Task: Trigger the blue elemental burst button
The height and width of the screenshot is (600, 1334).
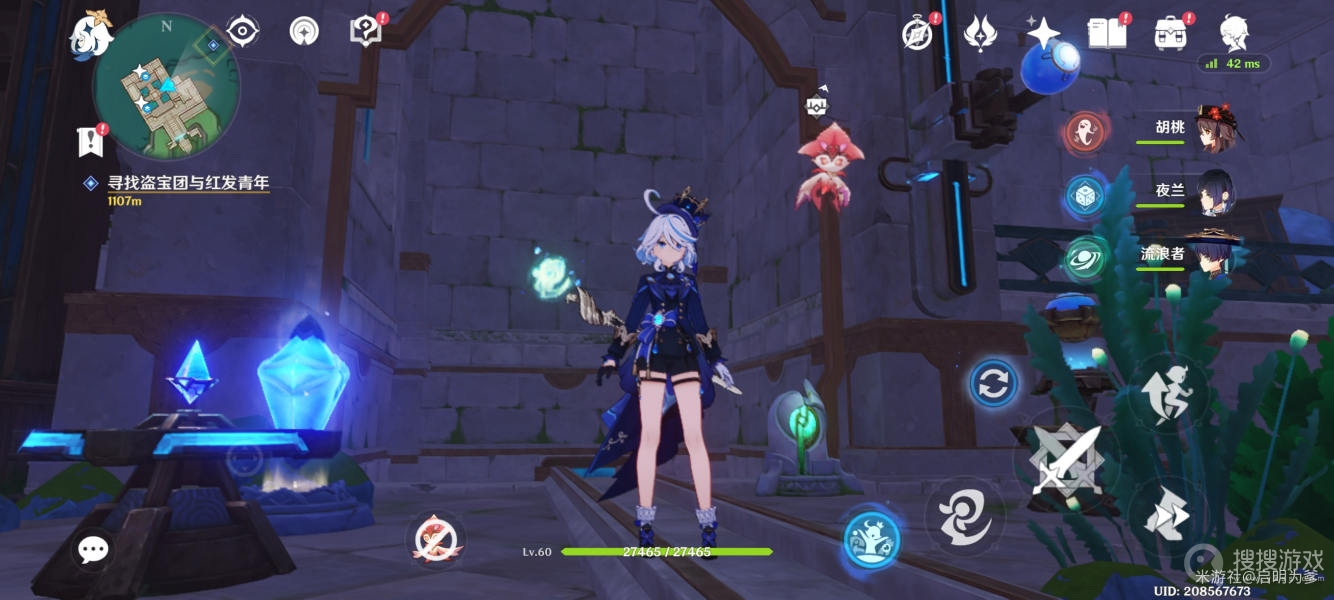Action: (x=871, y=540)
